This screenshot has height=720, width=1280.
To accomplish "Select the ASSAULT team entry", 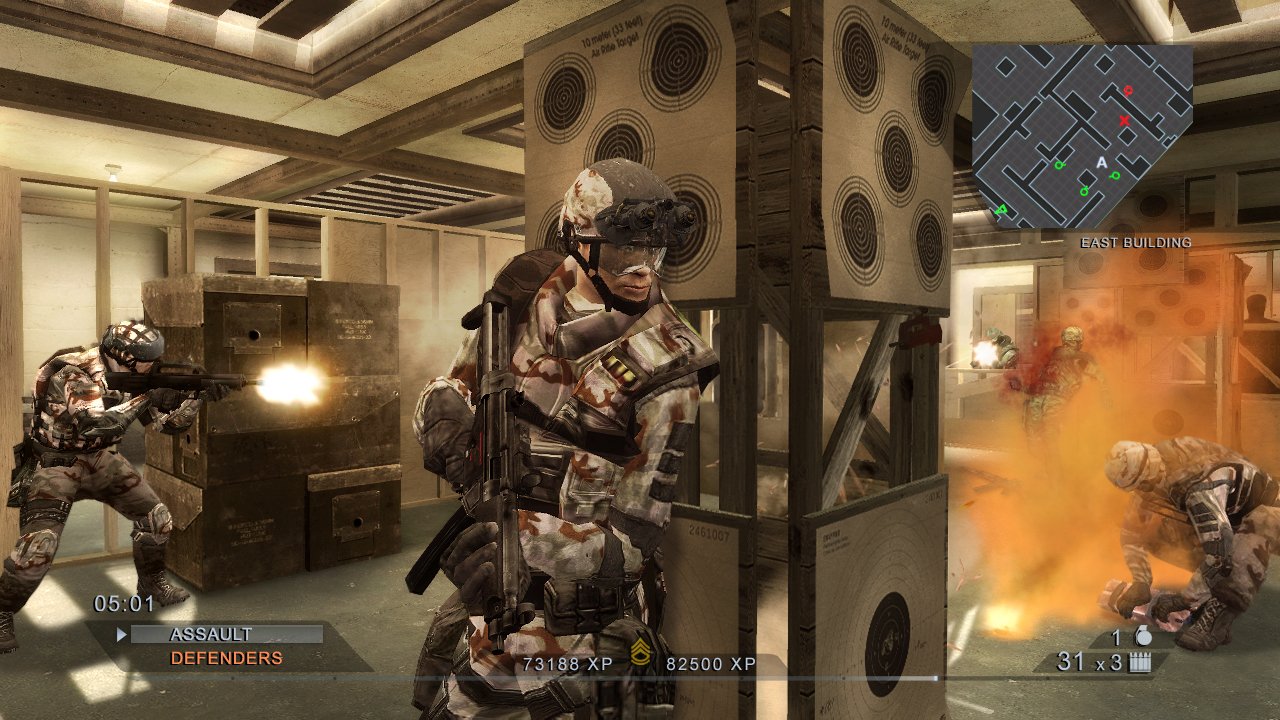I will tap(211, 632).
